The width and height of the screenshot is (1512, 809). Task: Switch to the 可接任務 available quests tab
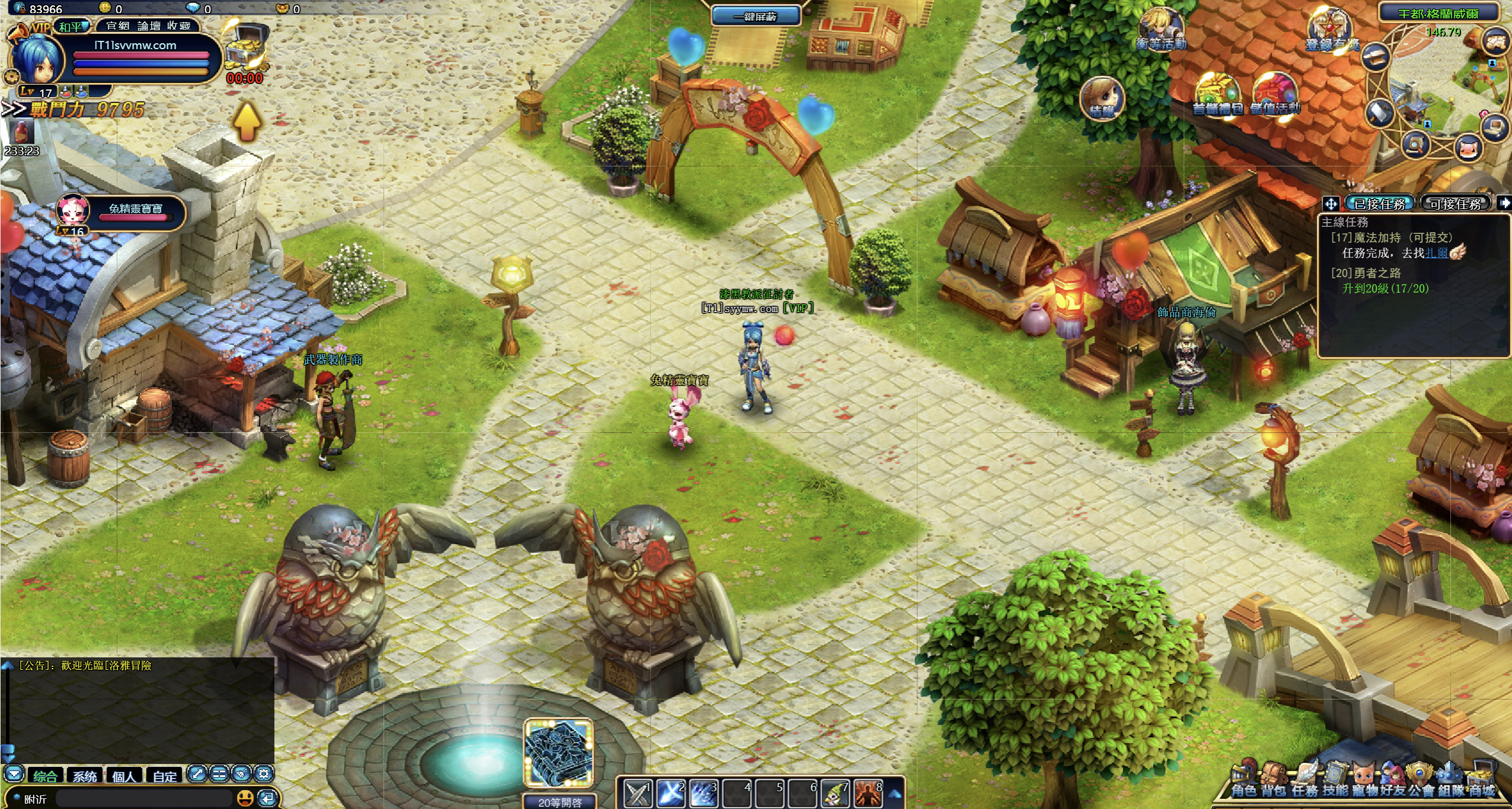1455,204
